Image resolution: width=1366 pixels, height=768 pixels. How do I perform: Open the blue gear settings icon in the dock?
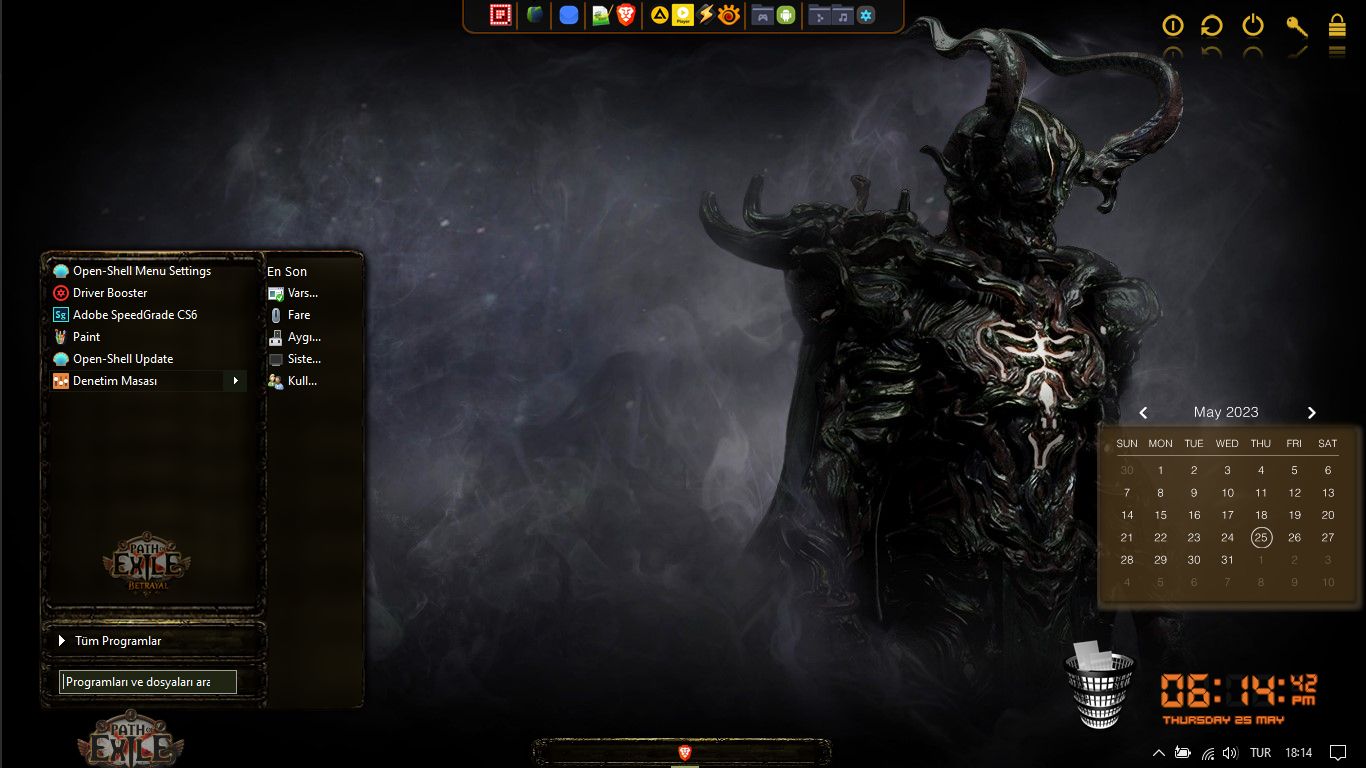(x=864, y=15)
